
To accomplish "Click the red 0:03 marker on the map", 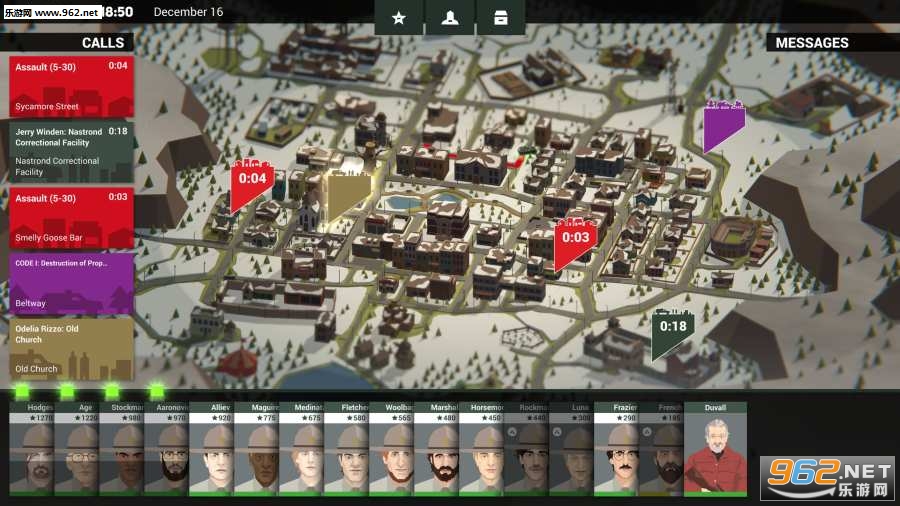I will click(x=574, y=240).
